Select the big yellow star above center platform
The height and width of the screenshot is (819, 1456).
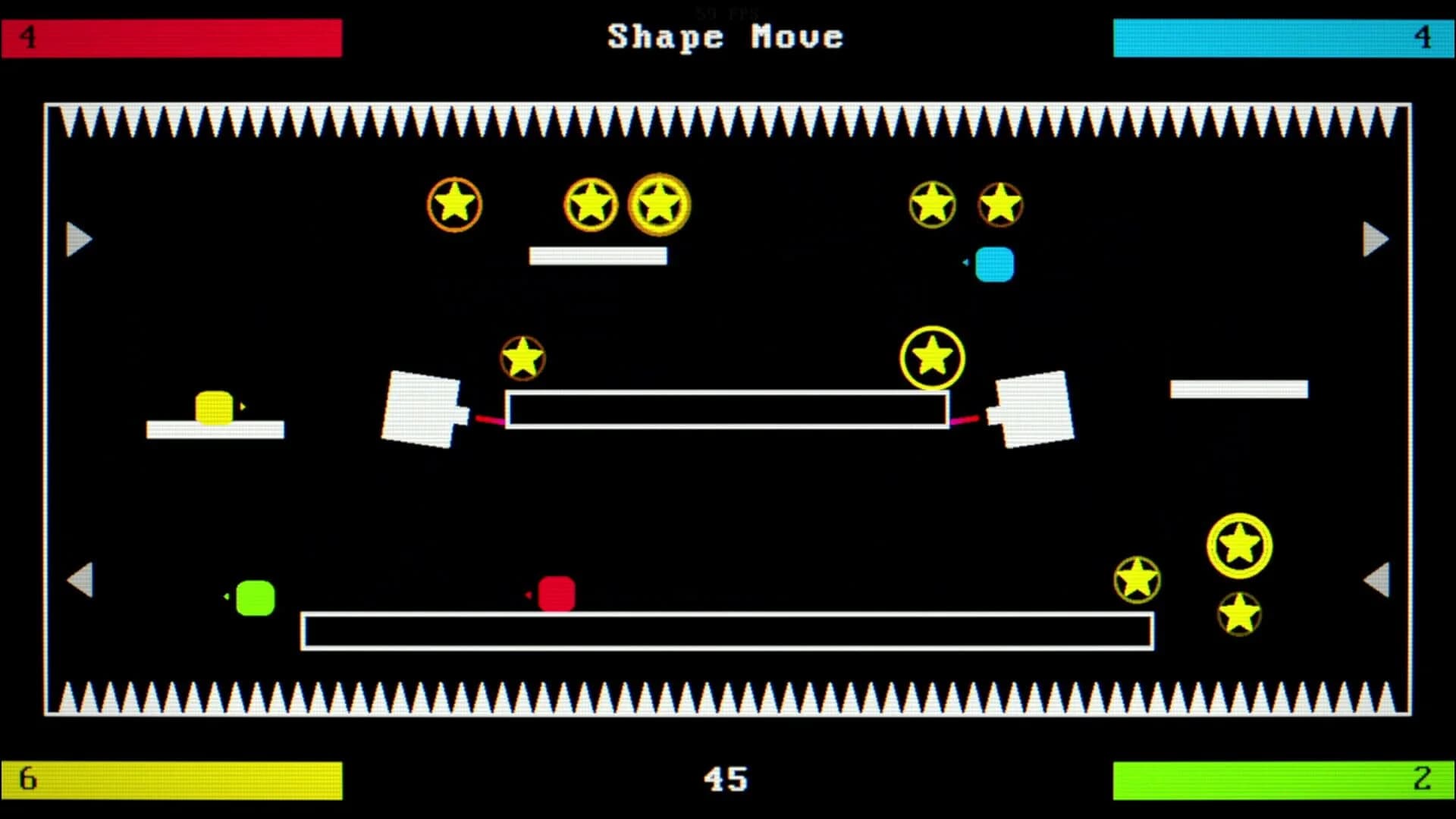click(x=931, y=356)
